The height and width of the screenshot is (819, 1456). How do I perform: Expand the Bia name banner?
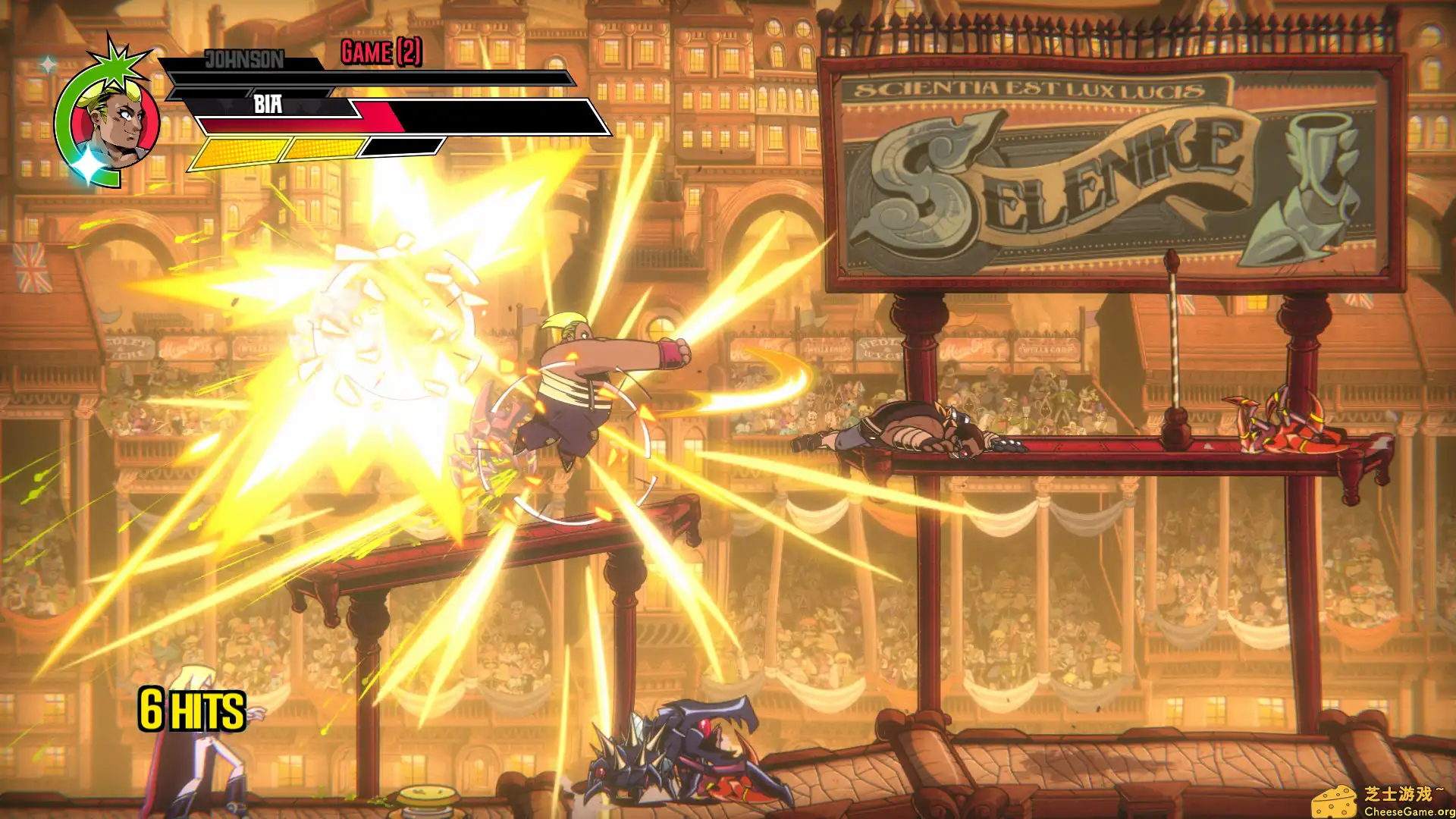pos(269,102)
